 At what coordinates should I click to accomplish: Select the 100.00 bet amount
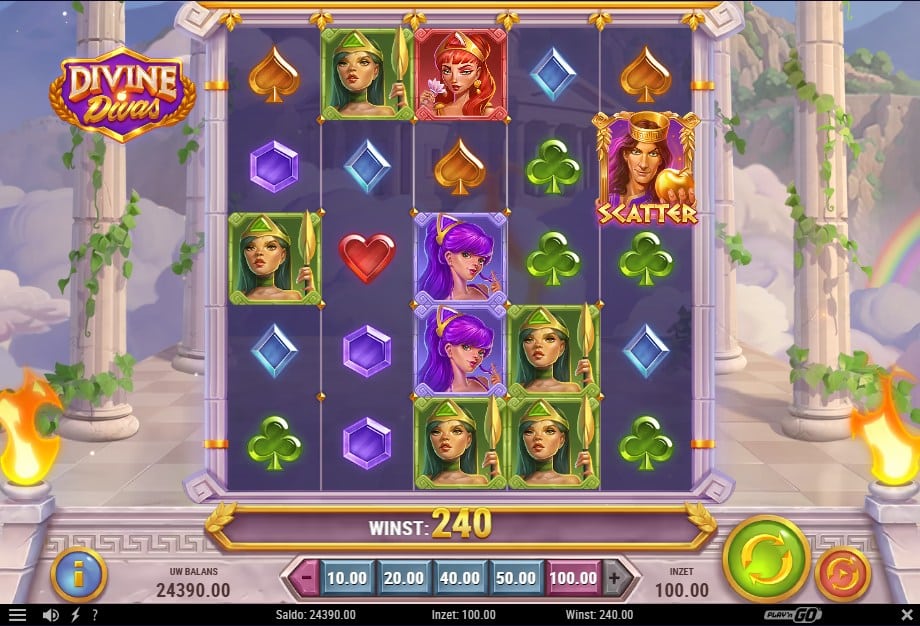point(574,577)
